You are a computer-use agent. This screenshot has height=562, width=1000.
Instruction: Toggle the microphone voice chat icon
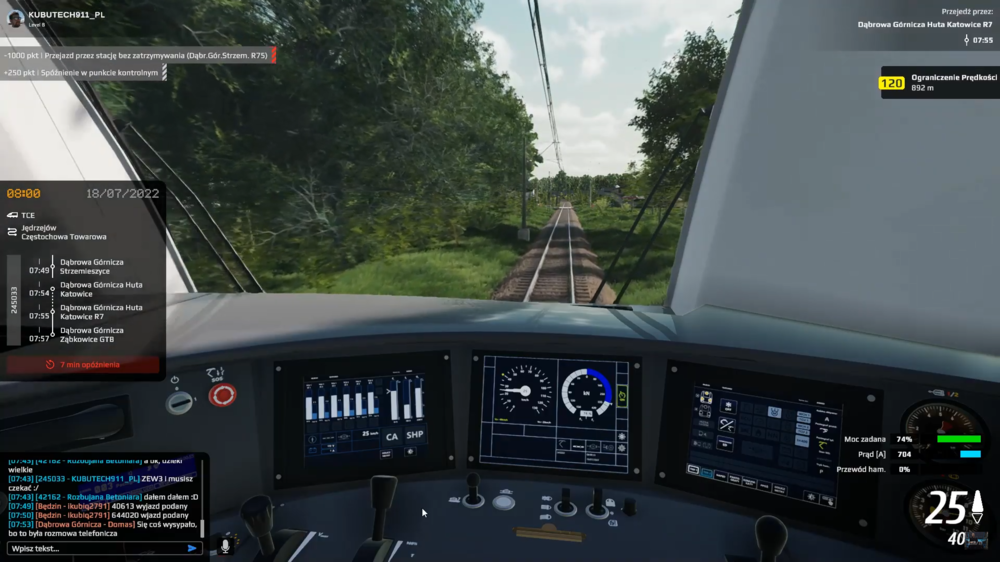225,546
